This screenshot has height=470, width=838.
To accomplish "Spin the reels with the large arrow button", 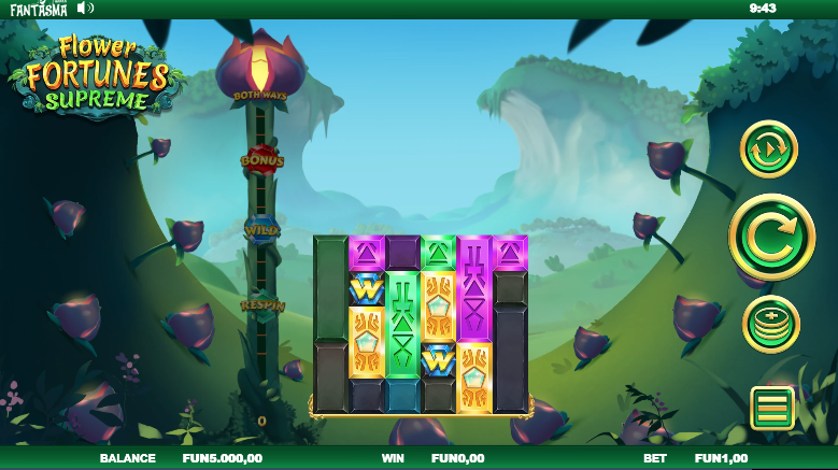I will pos(771,237).
